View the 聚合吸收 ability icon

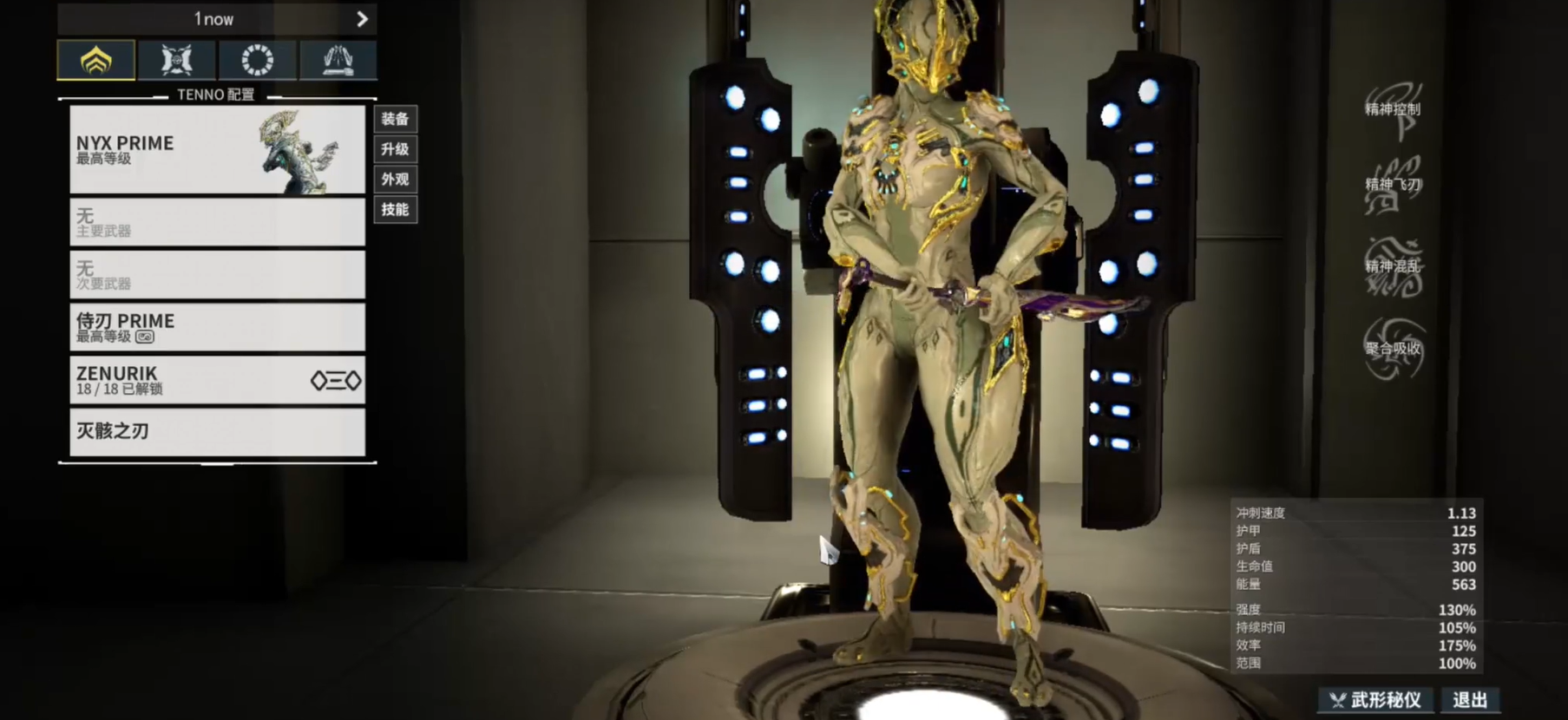(1393, 349)
